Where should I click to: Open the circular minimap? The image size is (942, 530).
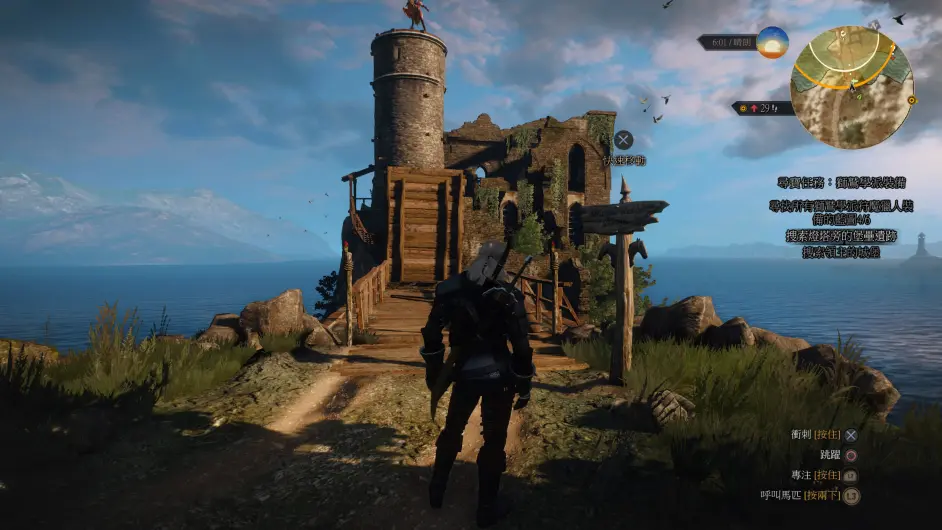pyautogui.click(x=851, y=87)
